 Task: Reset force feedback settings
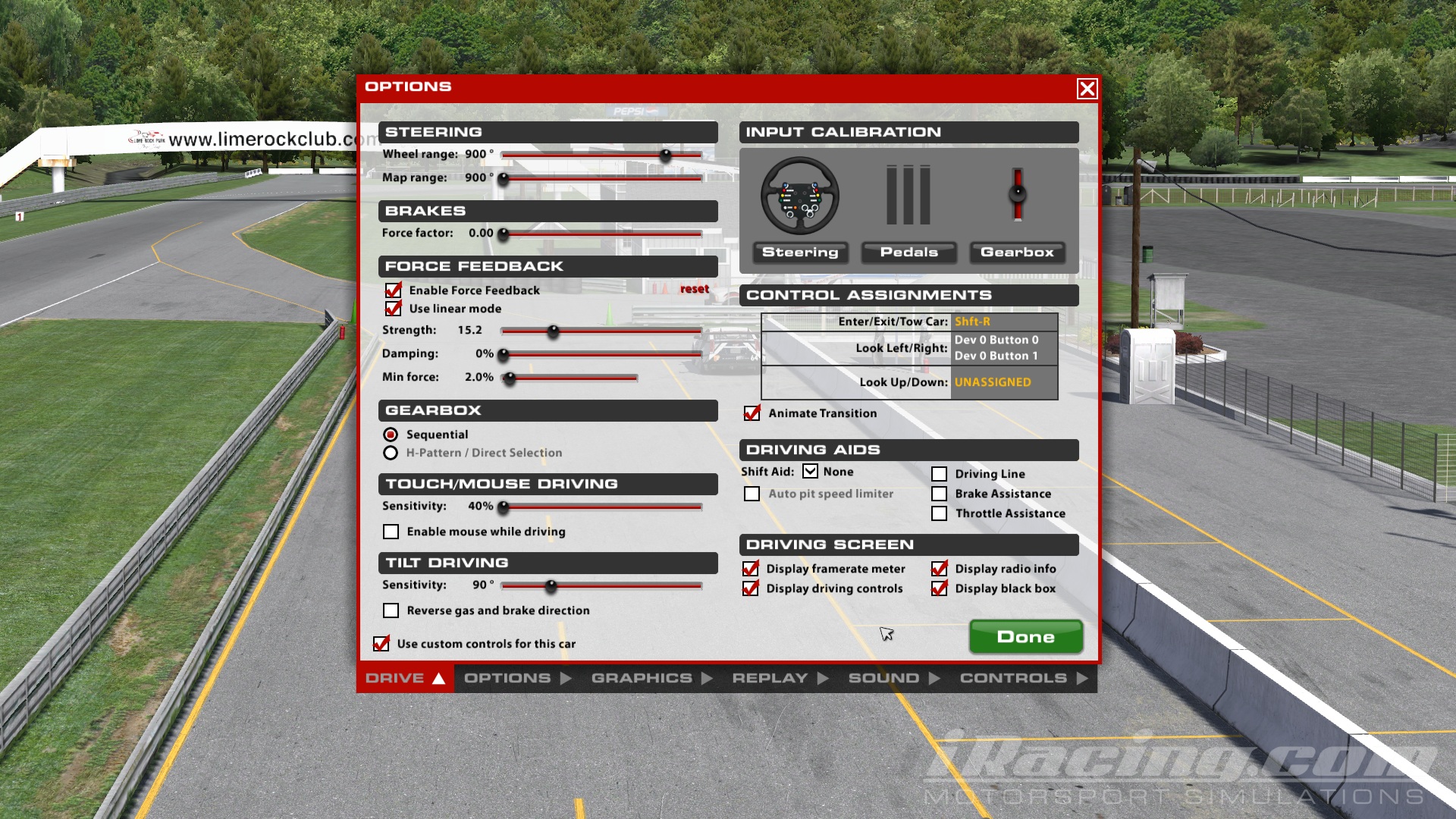pyautogui.click(x=694, y=289)
